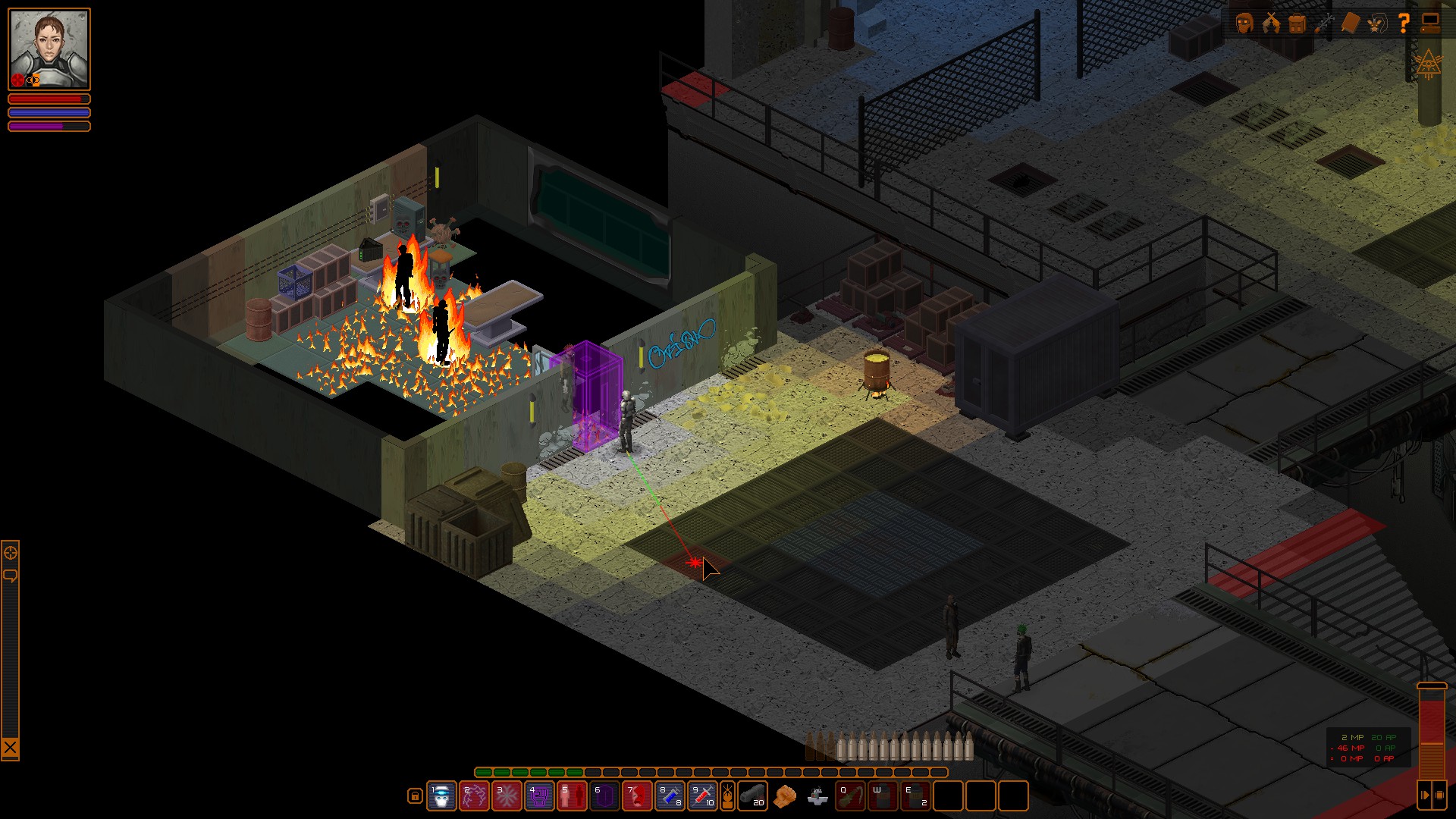Open help using the question mark icon
Viewport: 1456px width, 819px height.
coord(1404,24)
